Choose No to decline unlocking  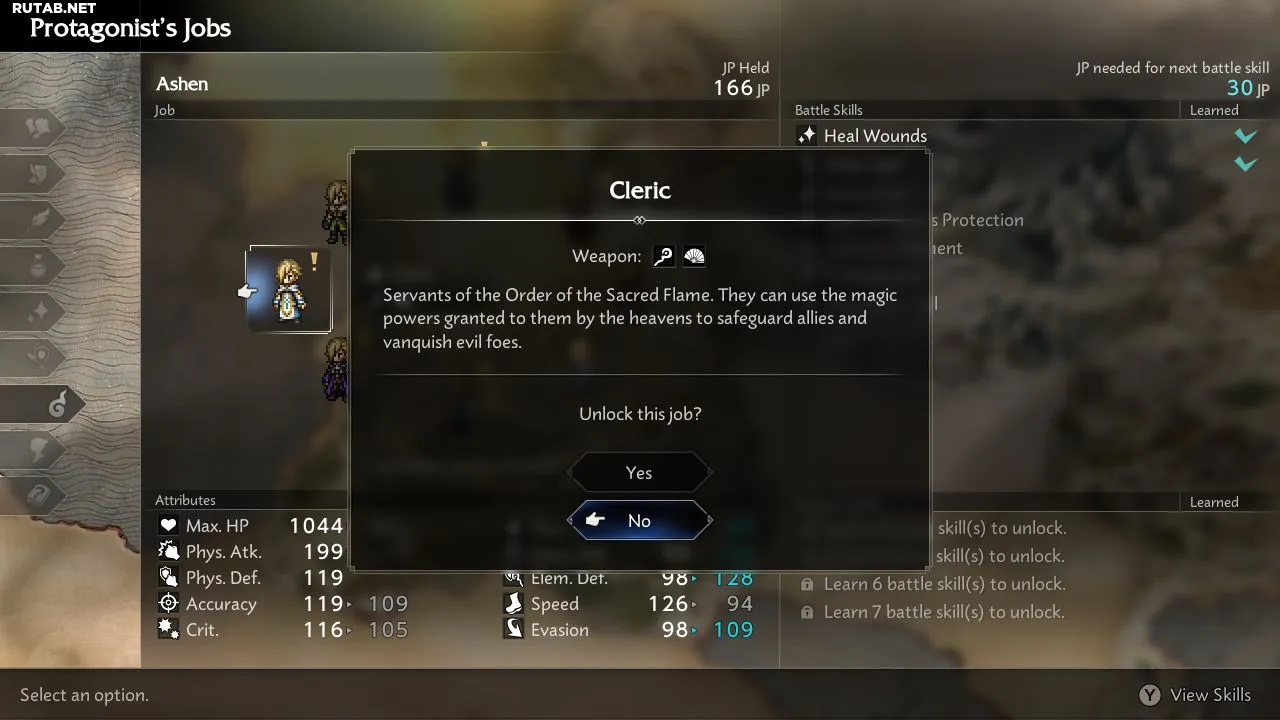pos(639,520)
